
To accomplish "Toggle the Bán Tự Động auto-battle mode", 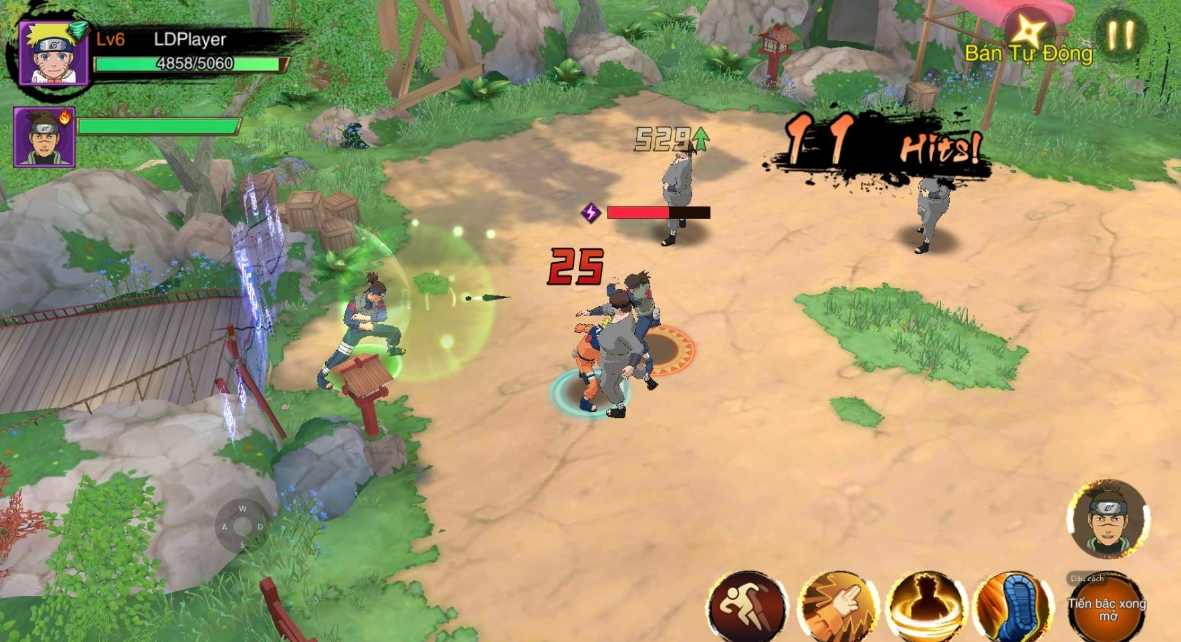I will click(1027, 40).
